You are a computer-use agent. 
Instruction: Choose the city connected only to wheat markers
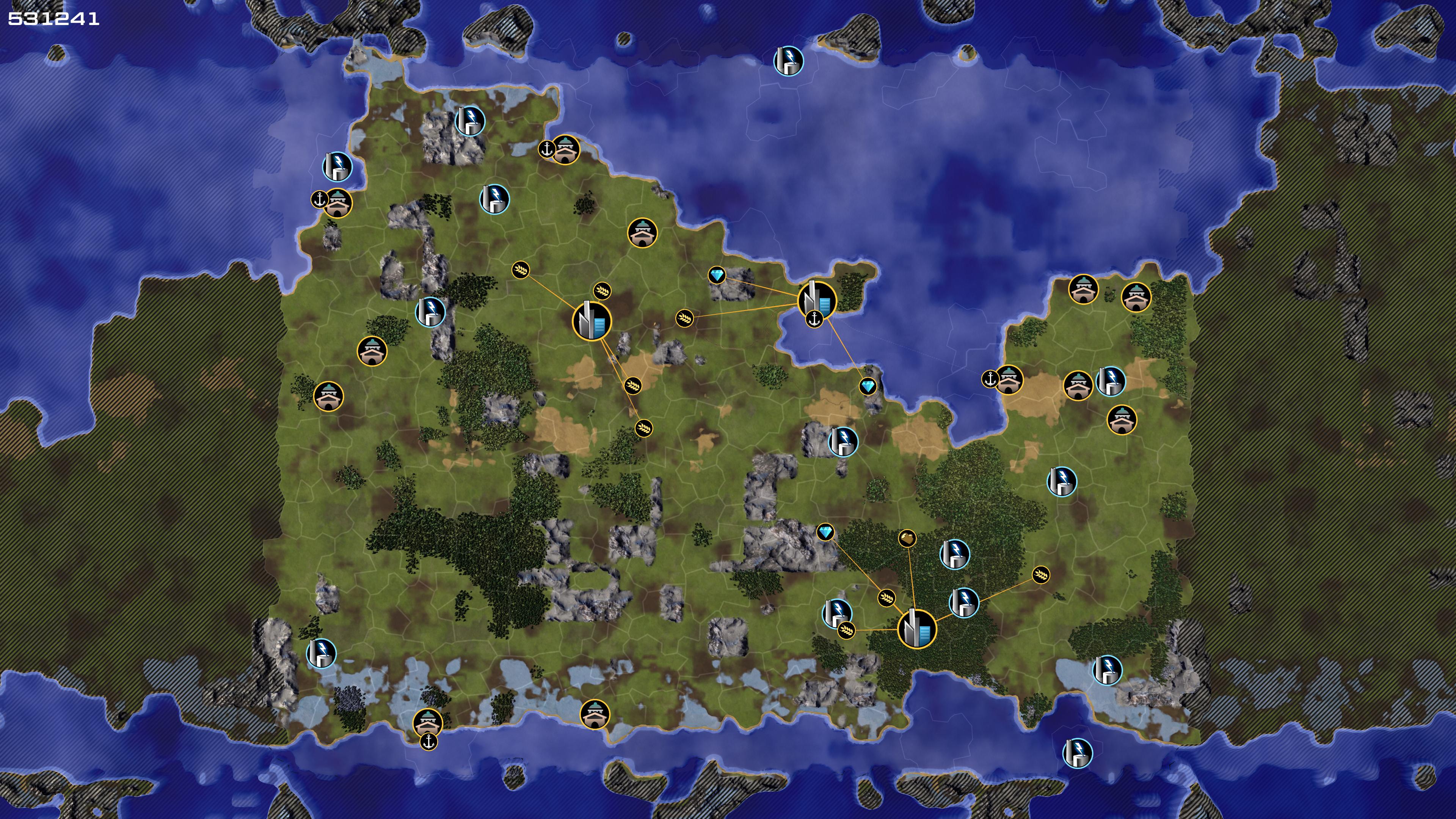(591, 320)
